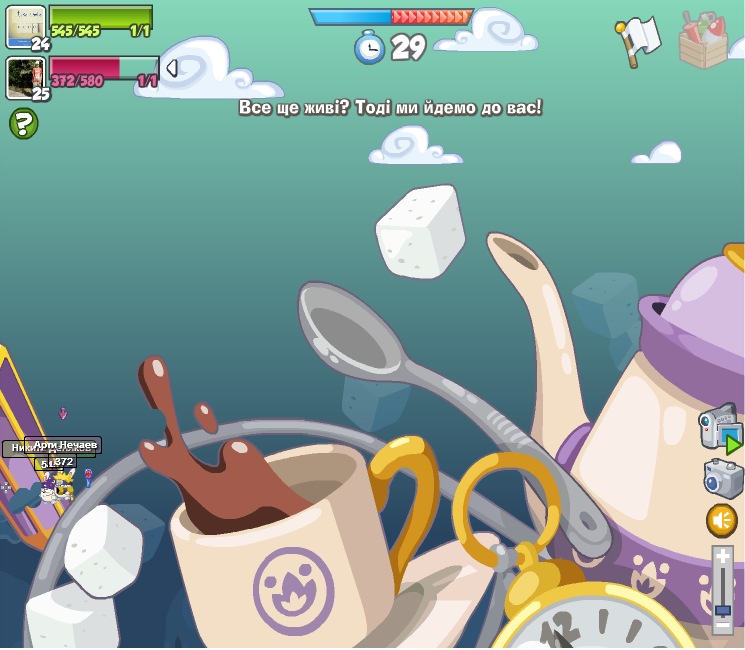
Task: Open the weapons crate inventory
Action: 703,40
